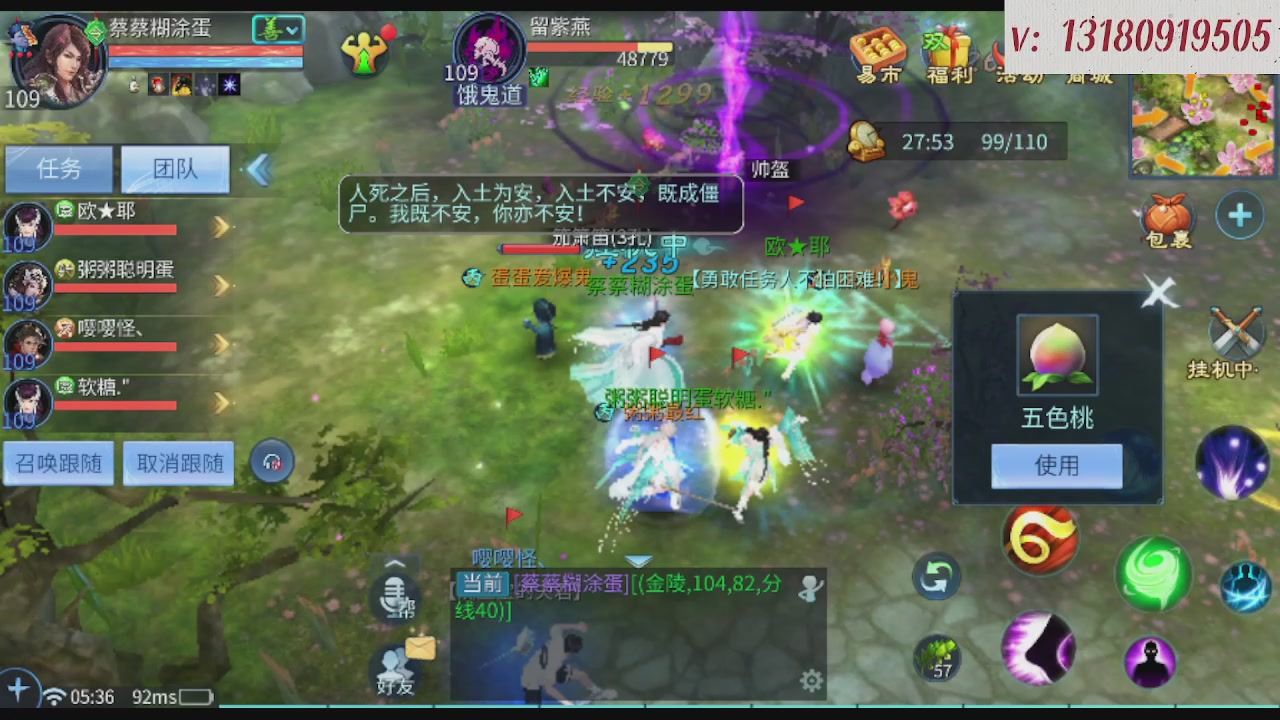1280x720 pixels.
Task: Switch to the 任务 tab
Action: (x=58, y=169)
